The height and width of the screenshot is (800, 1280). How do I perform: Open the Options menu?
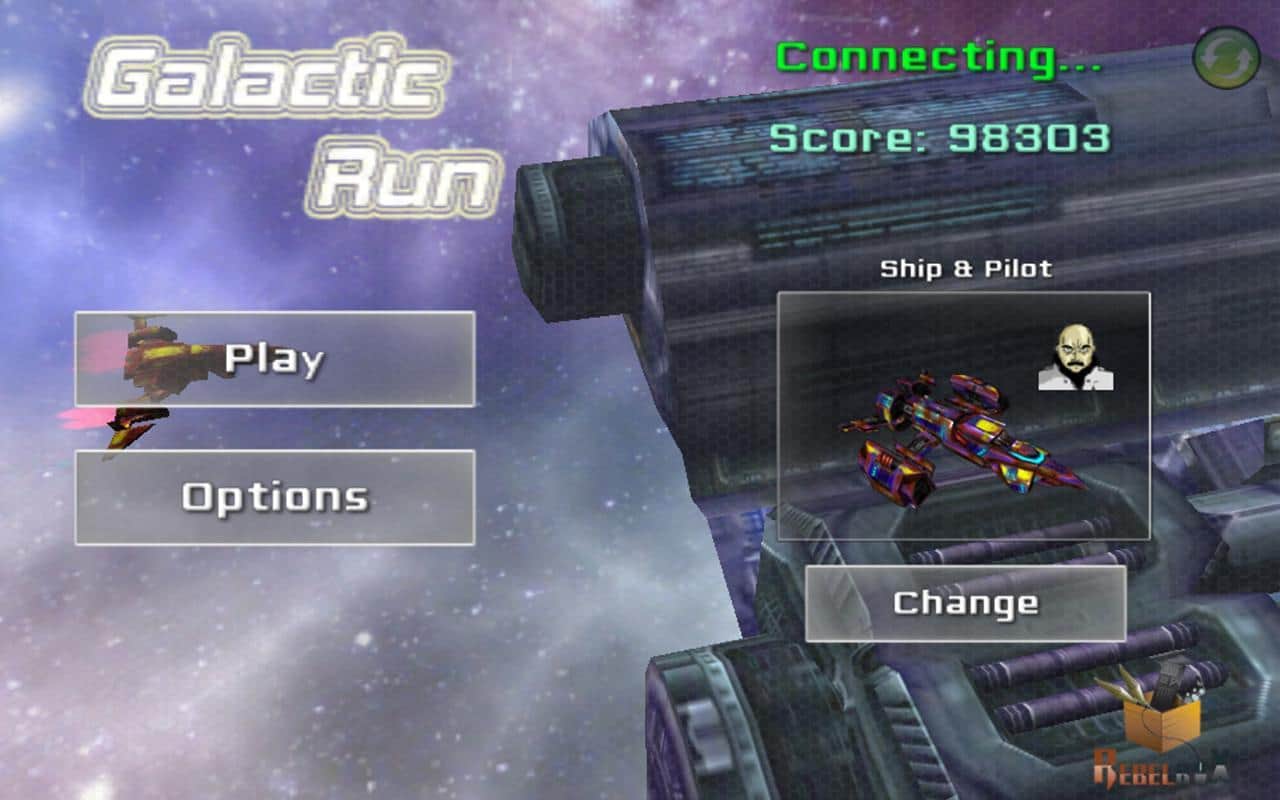pyautogui.click(x=275, y=497)
